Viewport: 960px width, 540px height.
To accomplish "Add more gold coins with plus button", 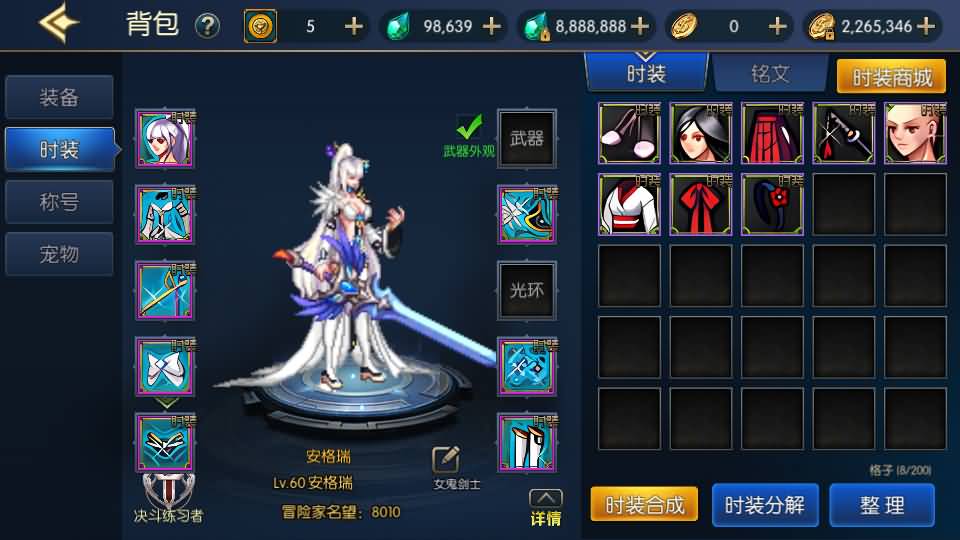I will pos(926,26).
